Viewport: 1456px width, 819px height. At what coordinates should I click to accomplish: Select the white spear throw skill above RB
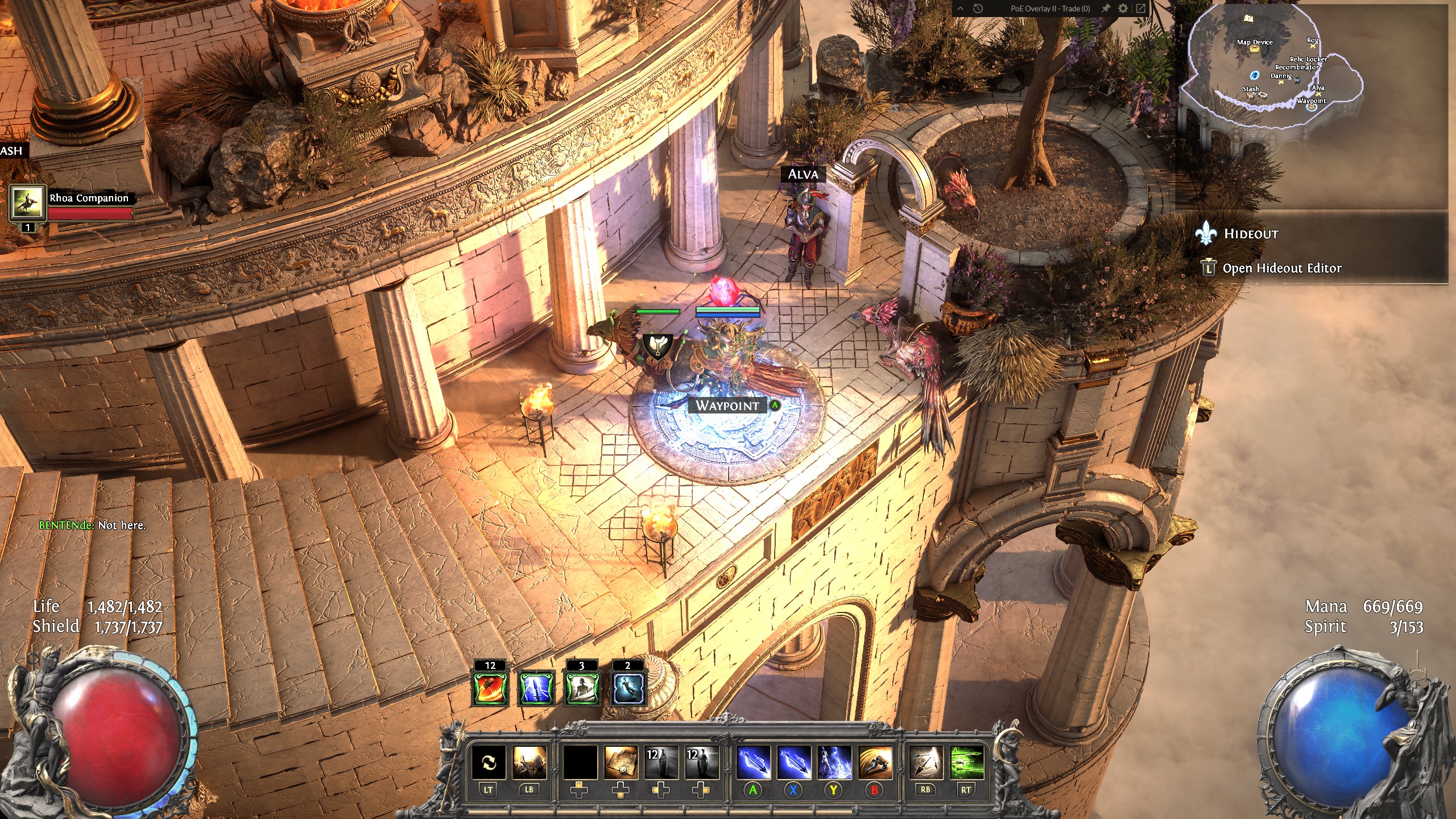pyautogui.click(x=926, y=762)
